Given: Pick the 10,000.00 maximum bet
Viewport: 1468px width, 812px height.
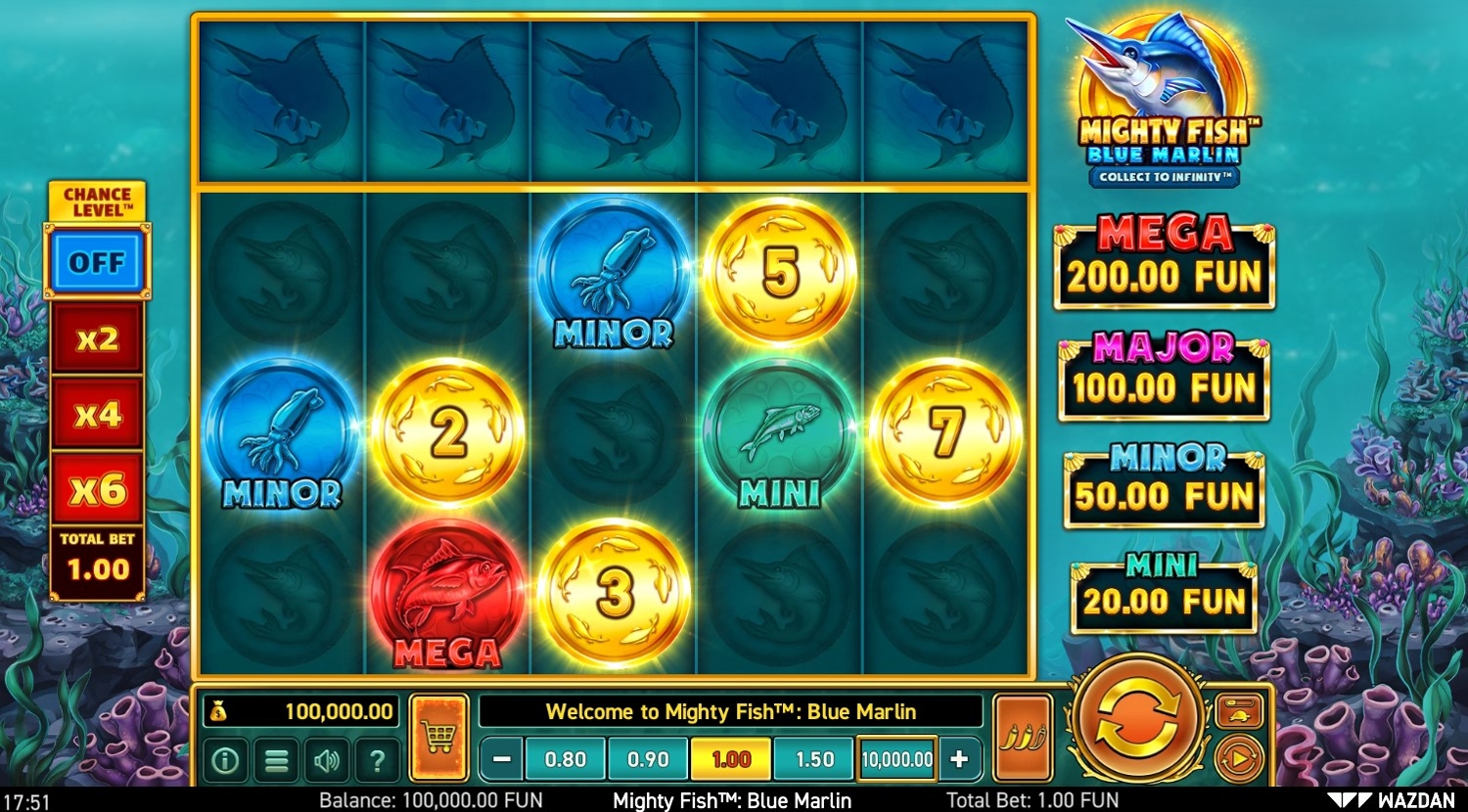Looking at the screenshot, I should (896, 759).
